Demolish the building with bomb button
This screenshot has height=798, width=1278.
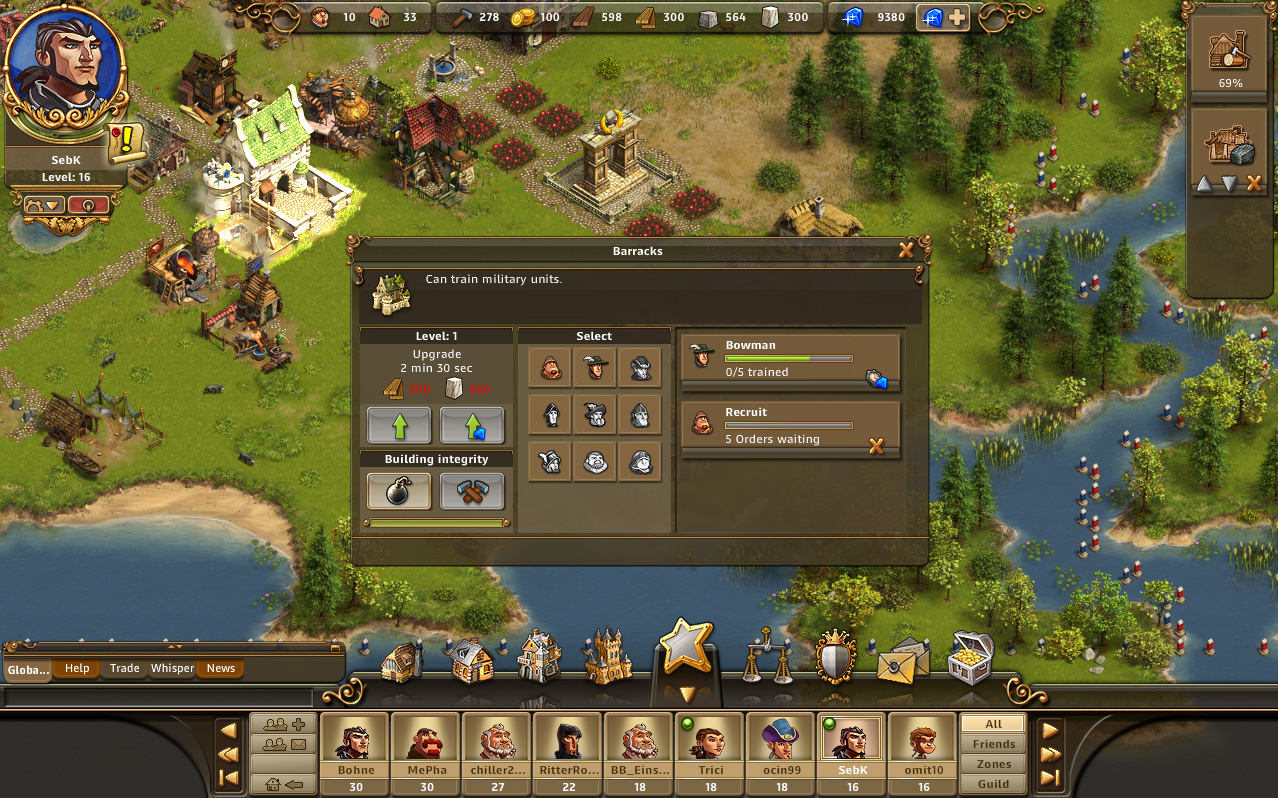pos(399,491)
